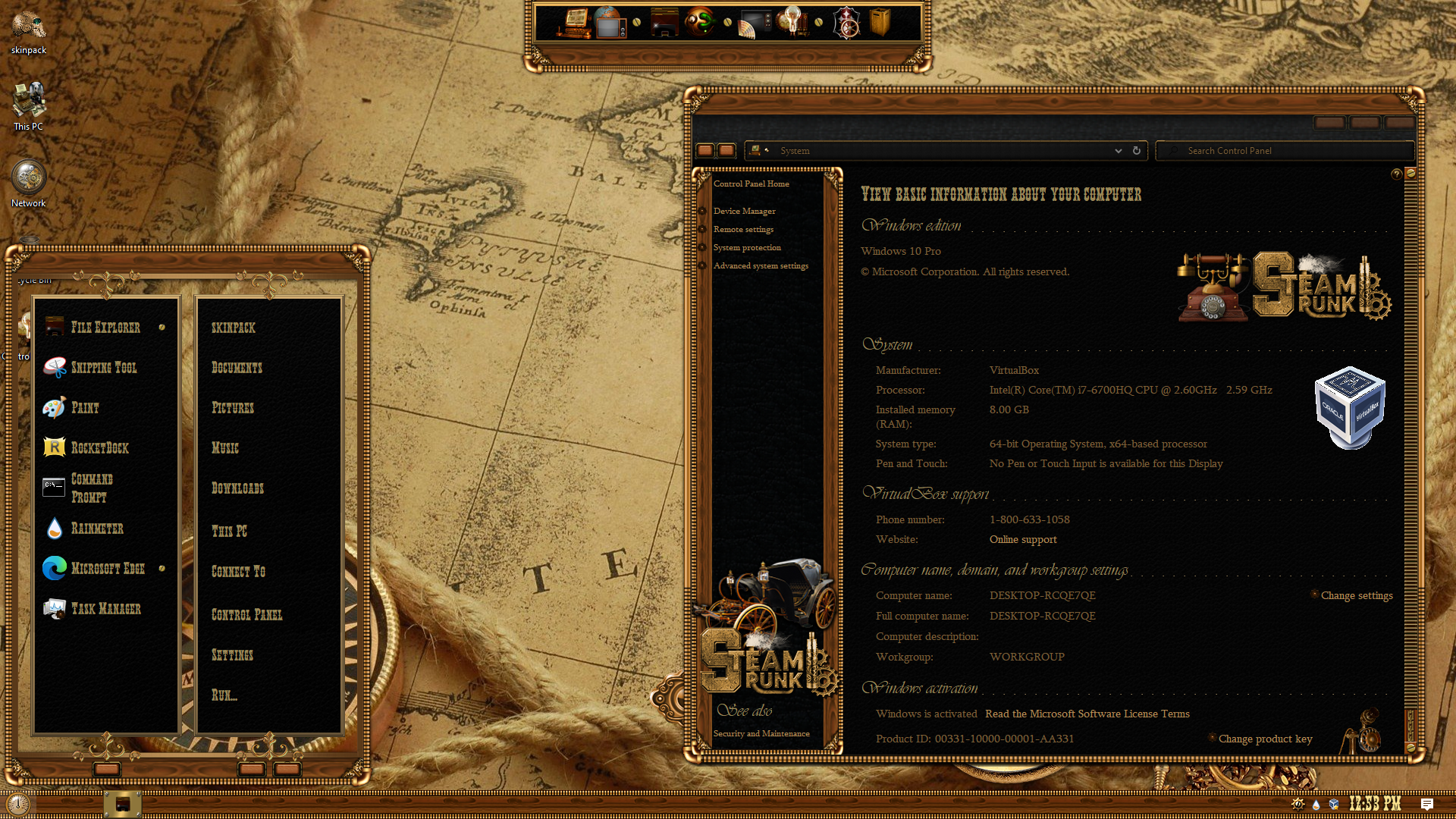Open Advanced system settings
The width and height of the screenshot is (1456, 819).
761,266
